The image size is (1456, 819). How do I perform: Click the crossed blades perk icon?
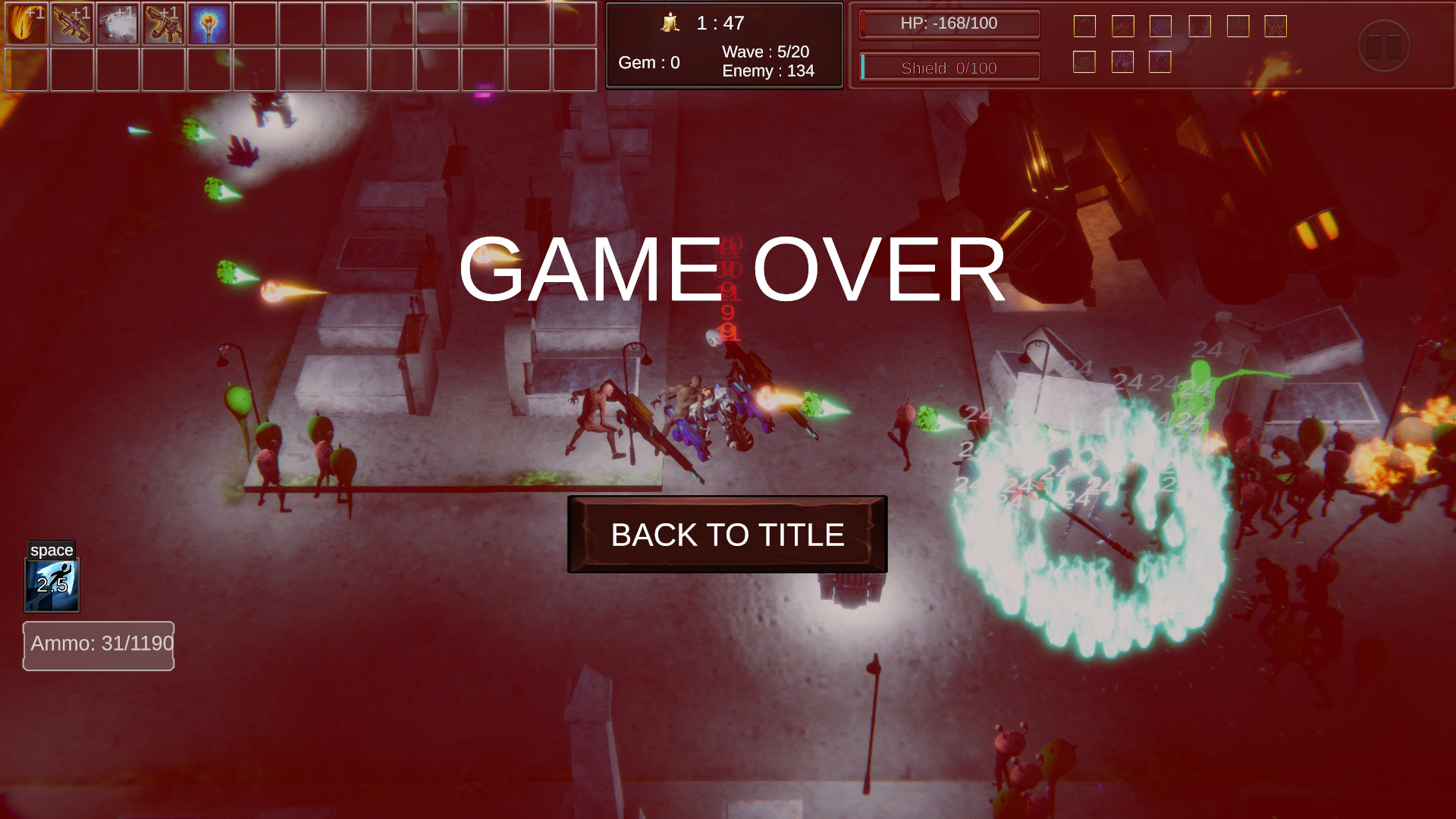(x=1276, y=27)
